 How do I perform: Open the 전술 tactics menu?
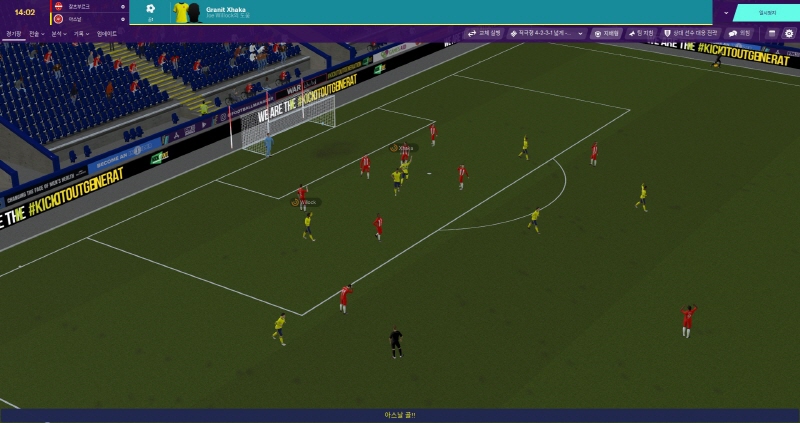point(36,33)
